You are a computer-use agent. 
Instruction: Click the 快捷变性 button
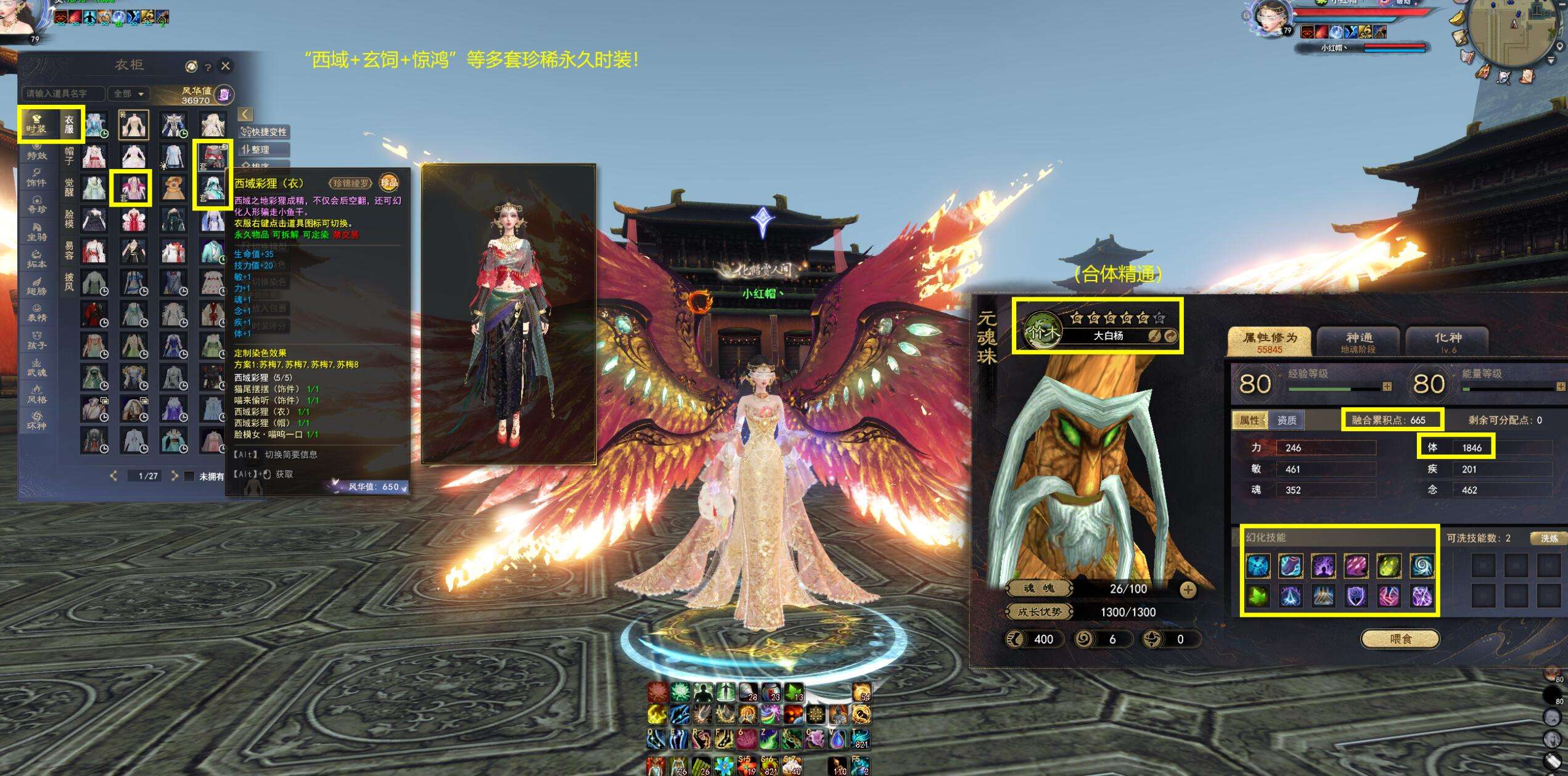[x=265, y=132]
